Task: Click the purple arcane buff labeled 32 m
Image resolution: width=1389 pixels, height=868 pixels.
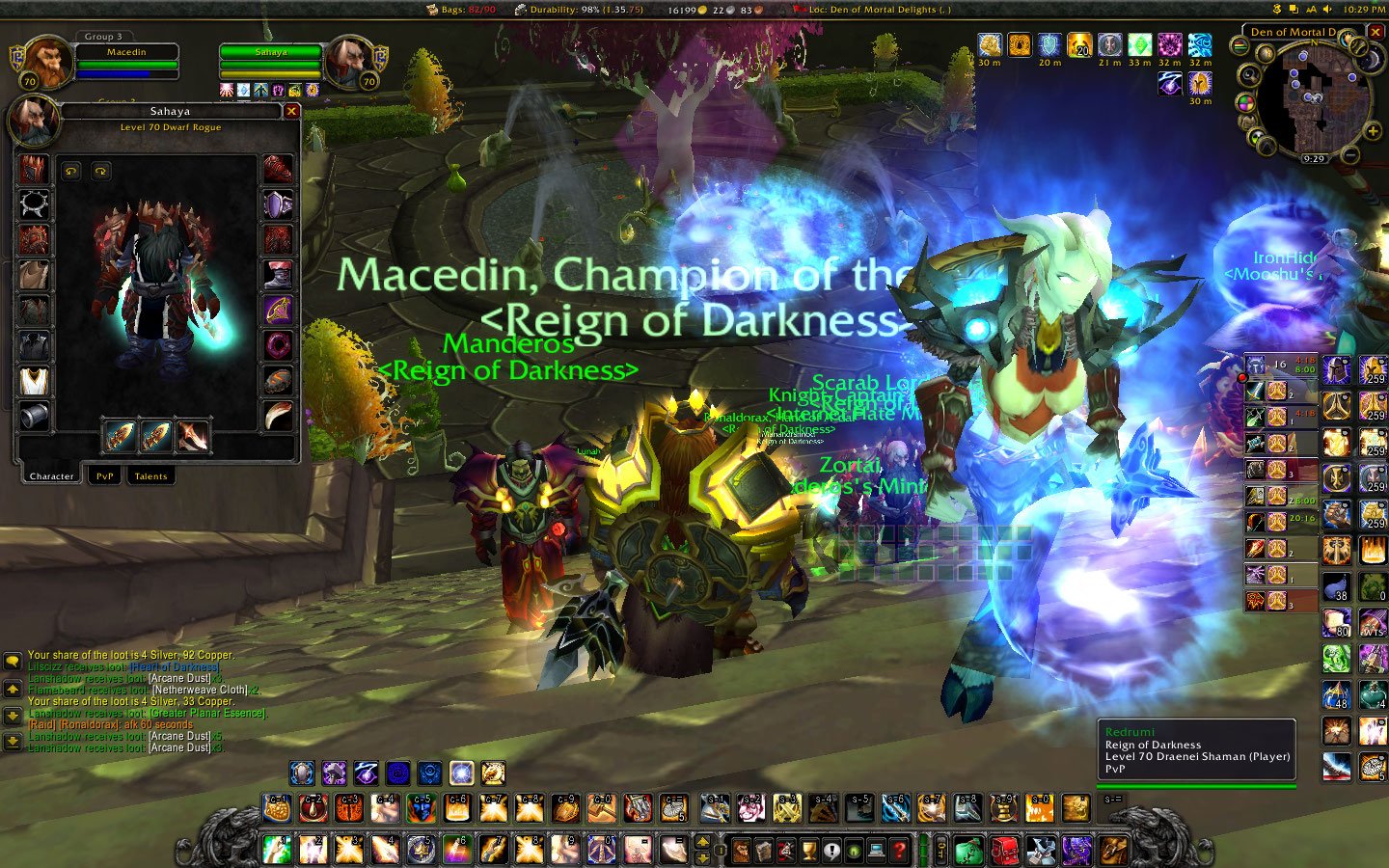Action: 1168,44
